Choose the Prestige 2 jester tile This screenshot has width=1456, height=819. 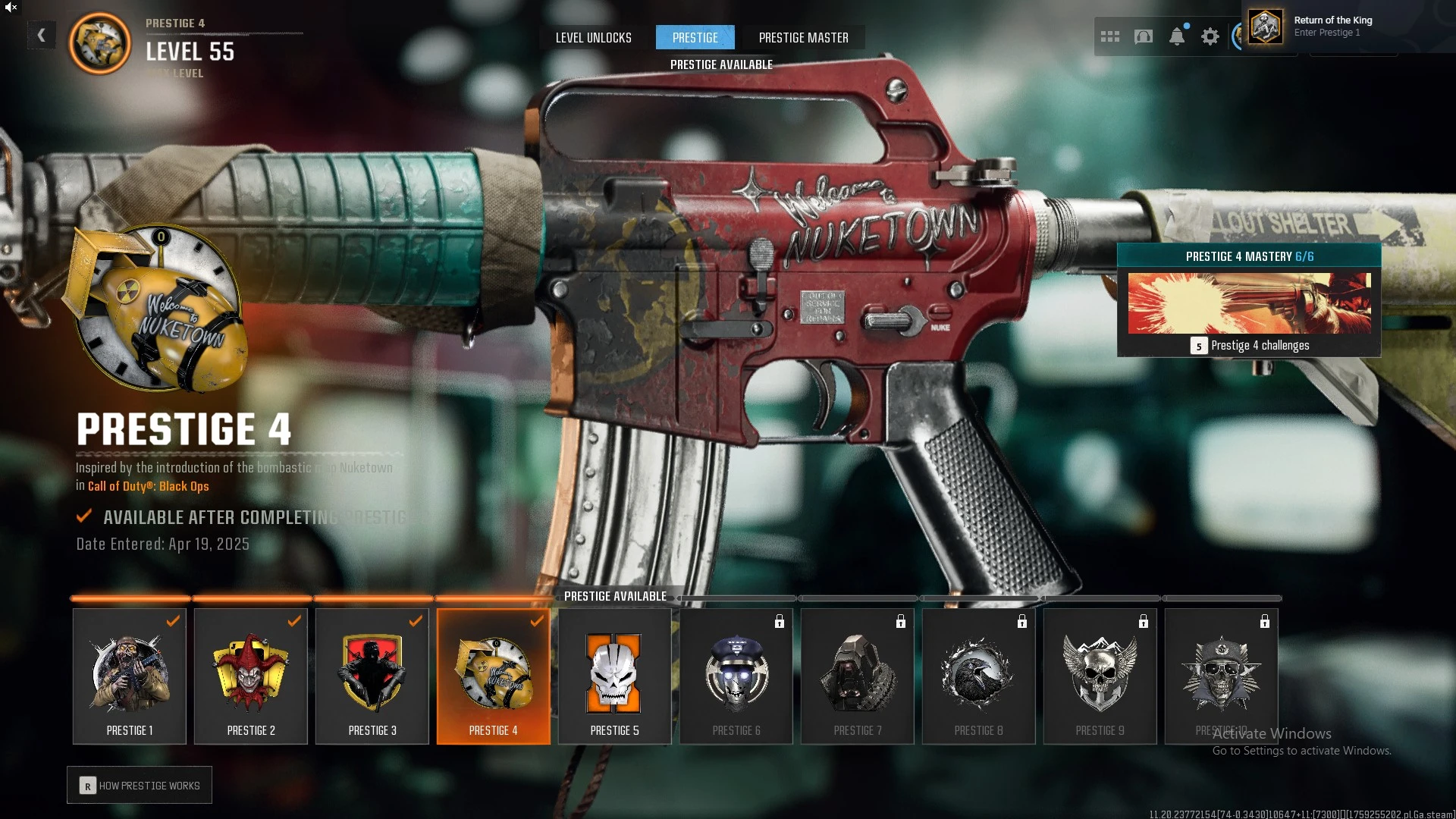(251, 676)
